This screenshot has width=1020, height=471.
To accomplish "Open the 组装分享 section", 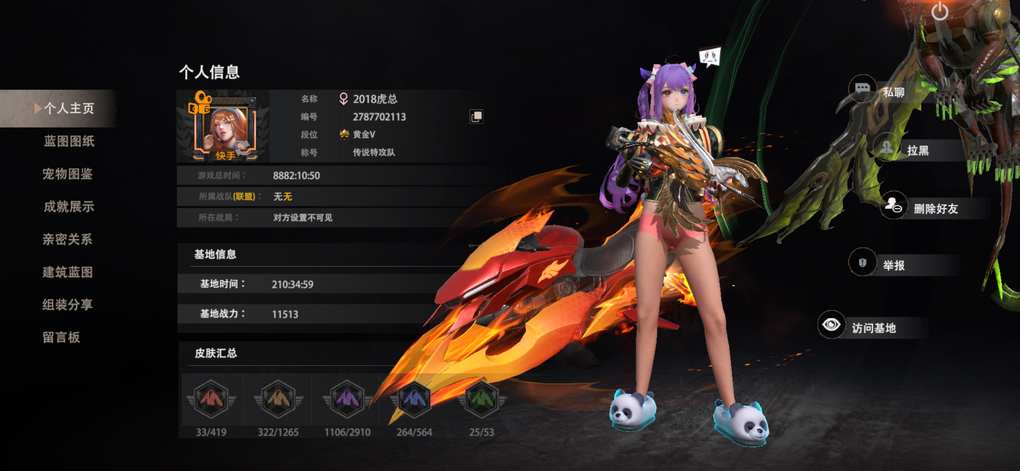I will point(68,305).
